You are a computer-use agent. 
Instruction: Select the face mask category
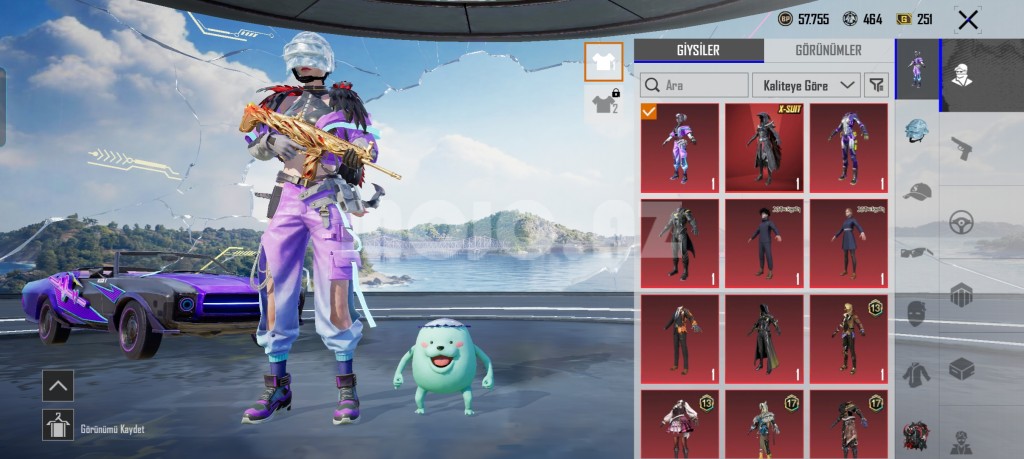pos(917,313)
